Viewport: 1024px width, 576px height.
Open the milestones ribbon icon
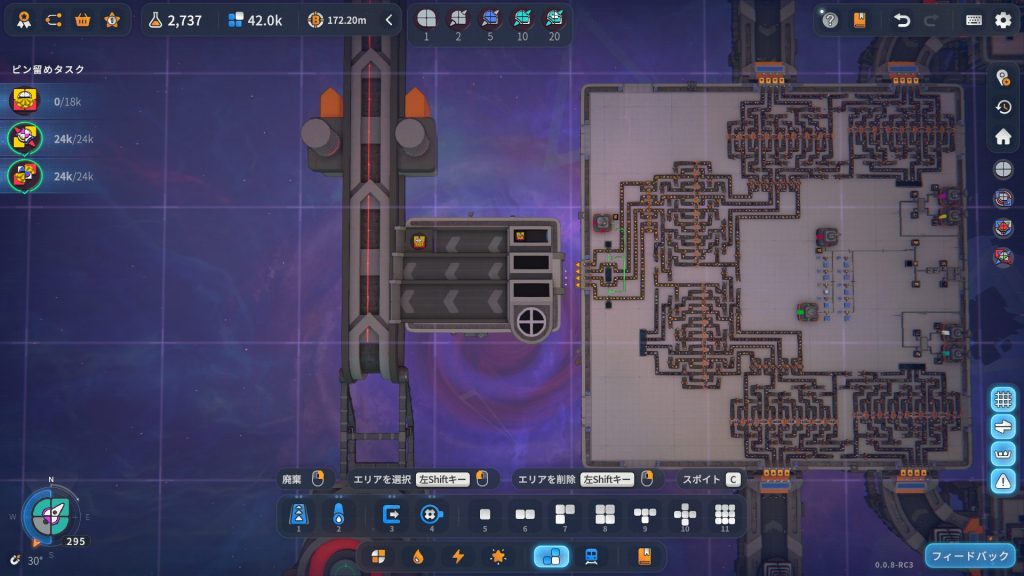(25, 19)
